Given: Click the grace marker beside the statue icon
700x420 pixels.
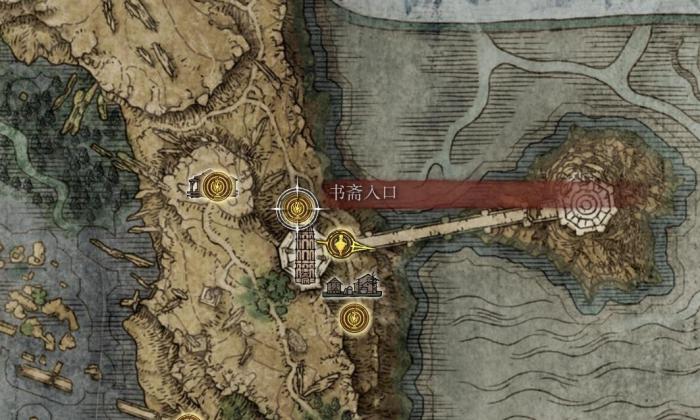Looking at the screenshot, I should click(219, 185).
